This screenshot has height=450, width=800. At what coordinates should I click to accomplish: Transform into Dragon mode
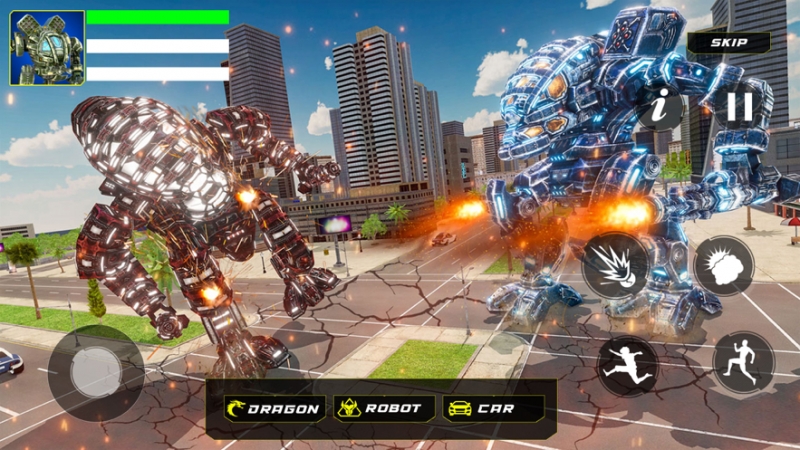click(x=272, y=408)
